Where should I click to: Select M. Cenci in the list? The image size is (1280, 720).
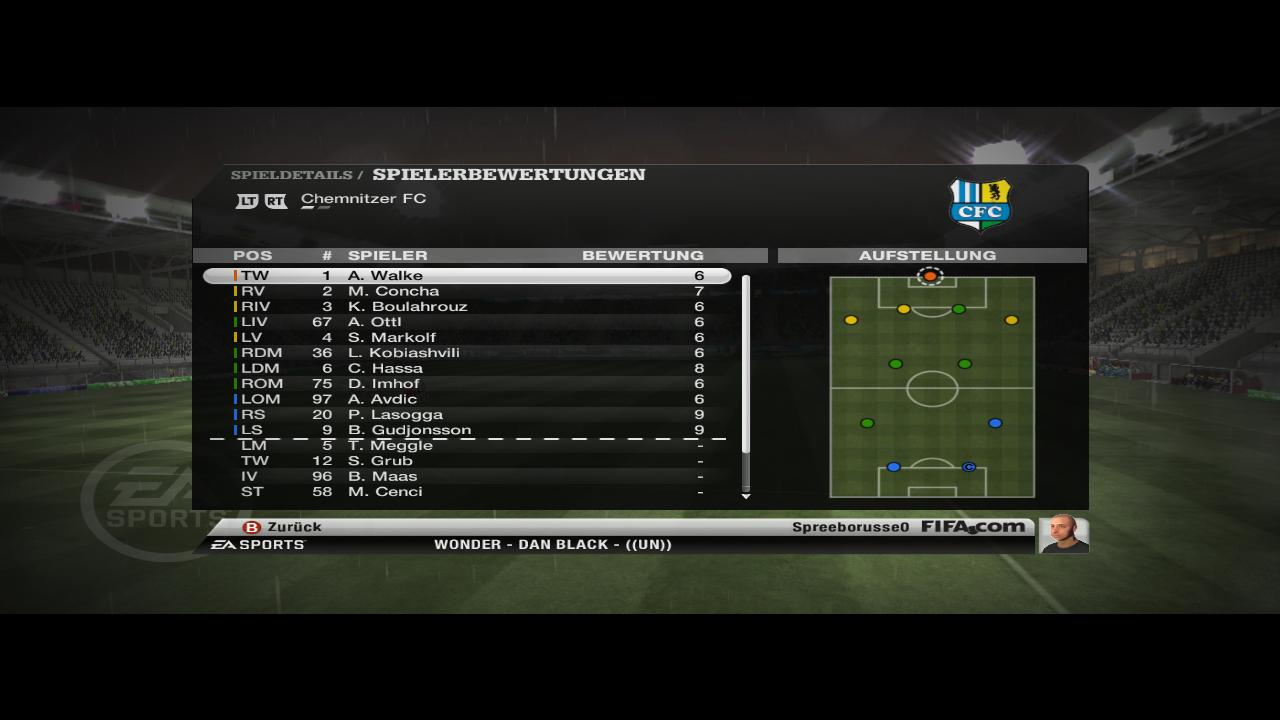coord(467,492)
